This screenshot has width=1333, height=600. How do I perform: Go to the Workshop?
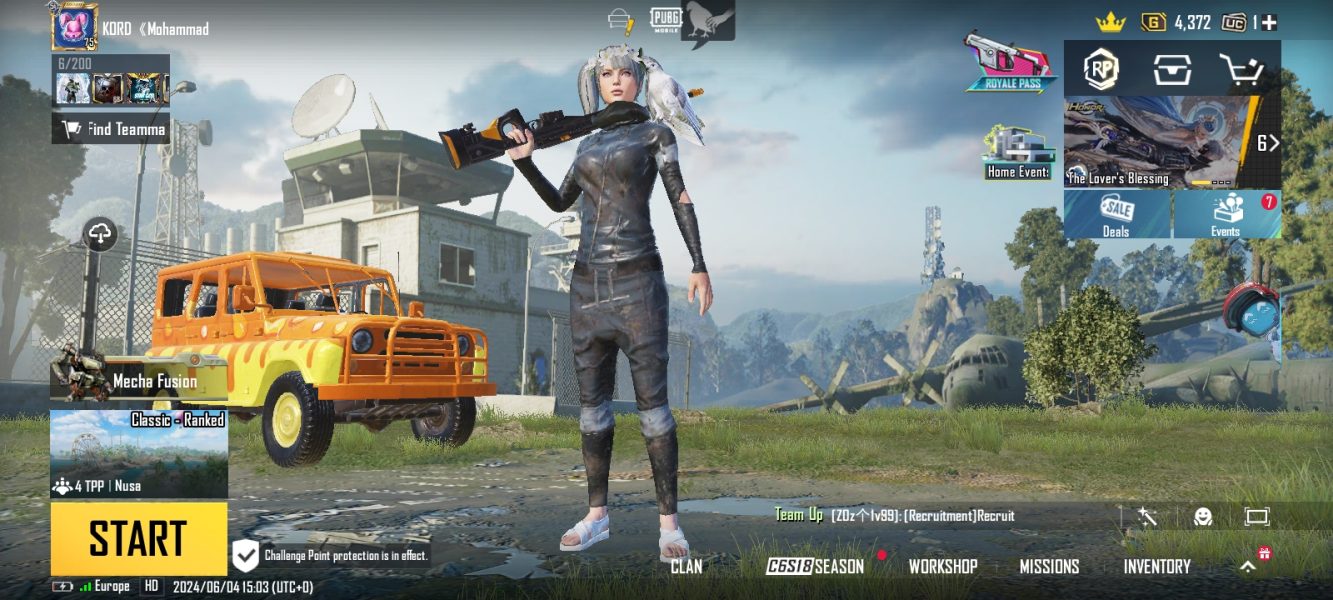(x=942, y=566)
